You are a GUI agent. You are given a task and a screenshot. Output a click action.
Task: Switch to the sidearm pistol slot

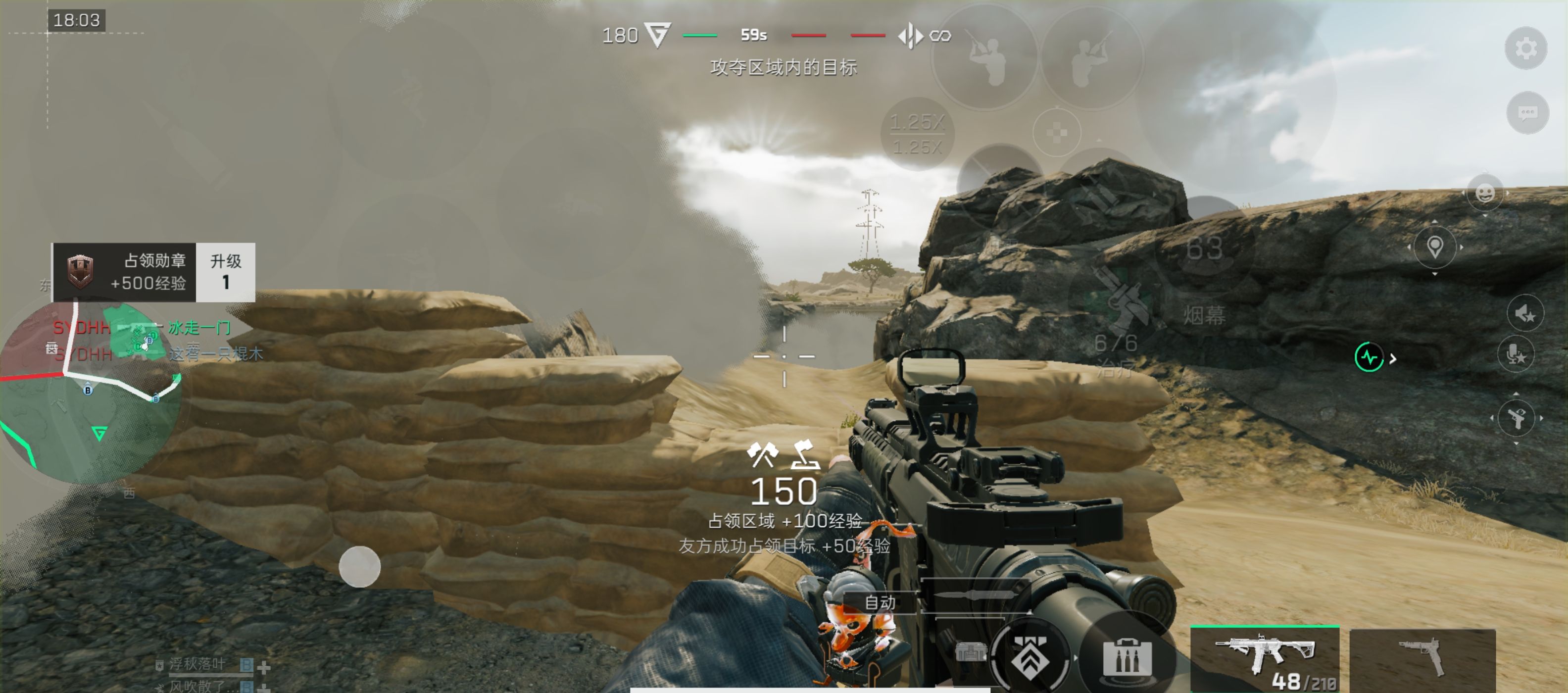point(1422,659)
